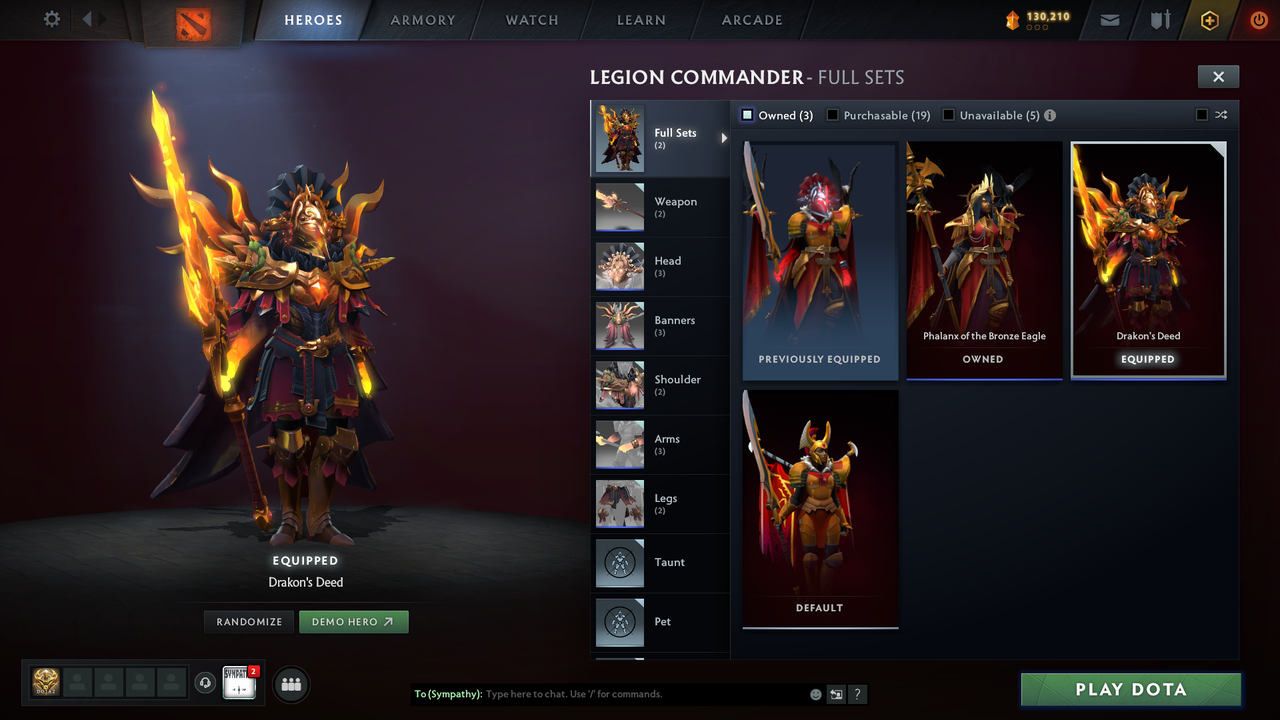
Task: Open the WATCH menu
Action: coord(531,20)
